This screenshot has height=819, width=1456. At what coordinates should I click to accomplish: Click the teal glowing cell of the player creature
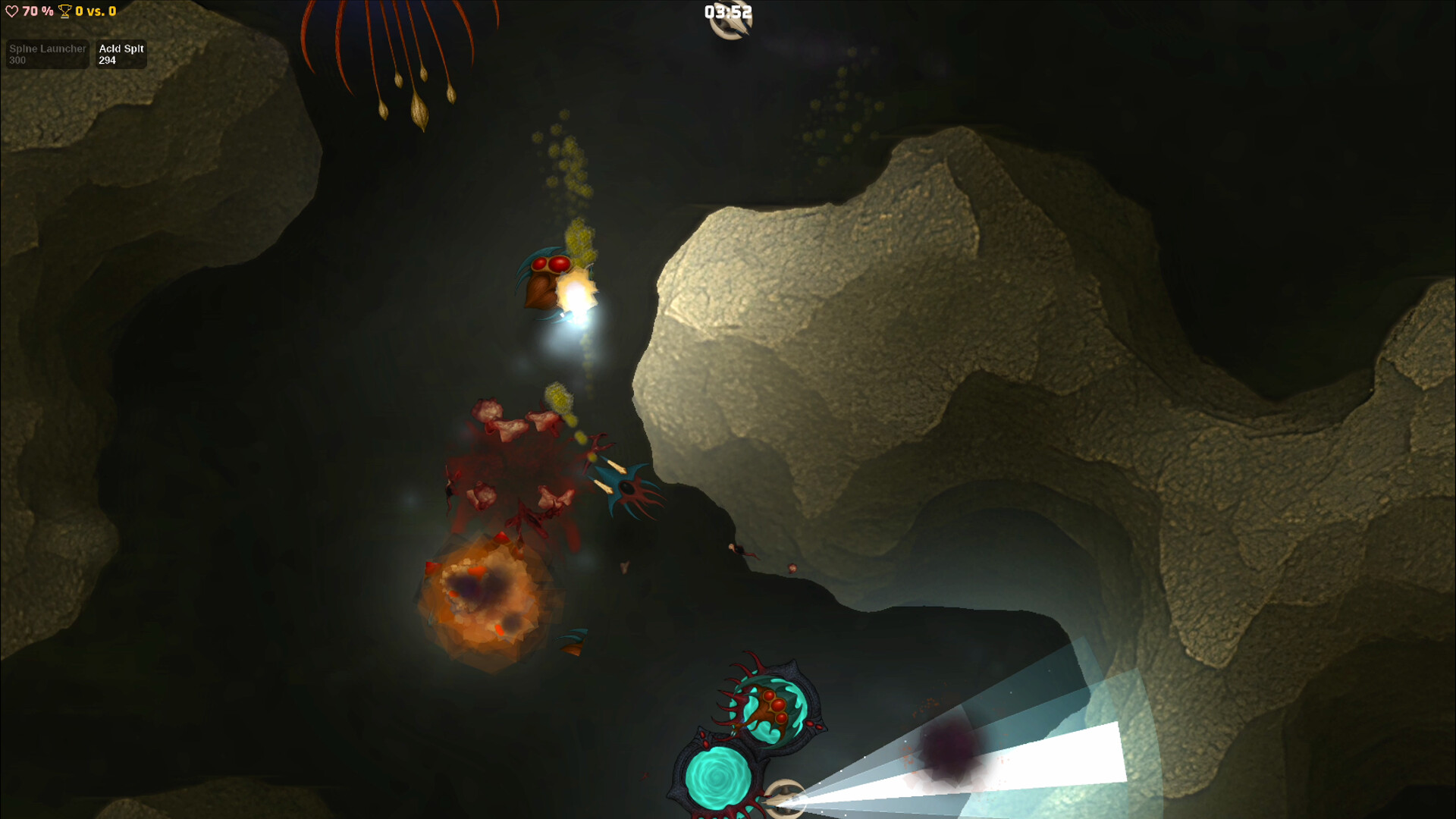717,777
